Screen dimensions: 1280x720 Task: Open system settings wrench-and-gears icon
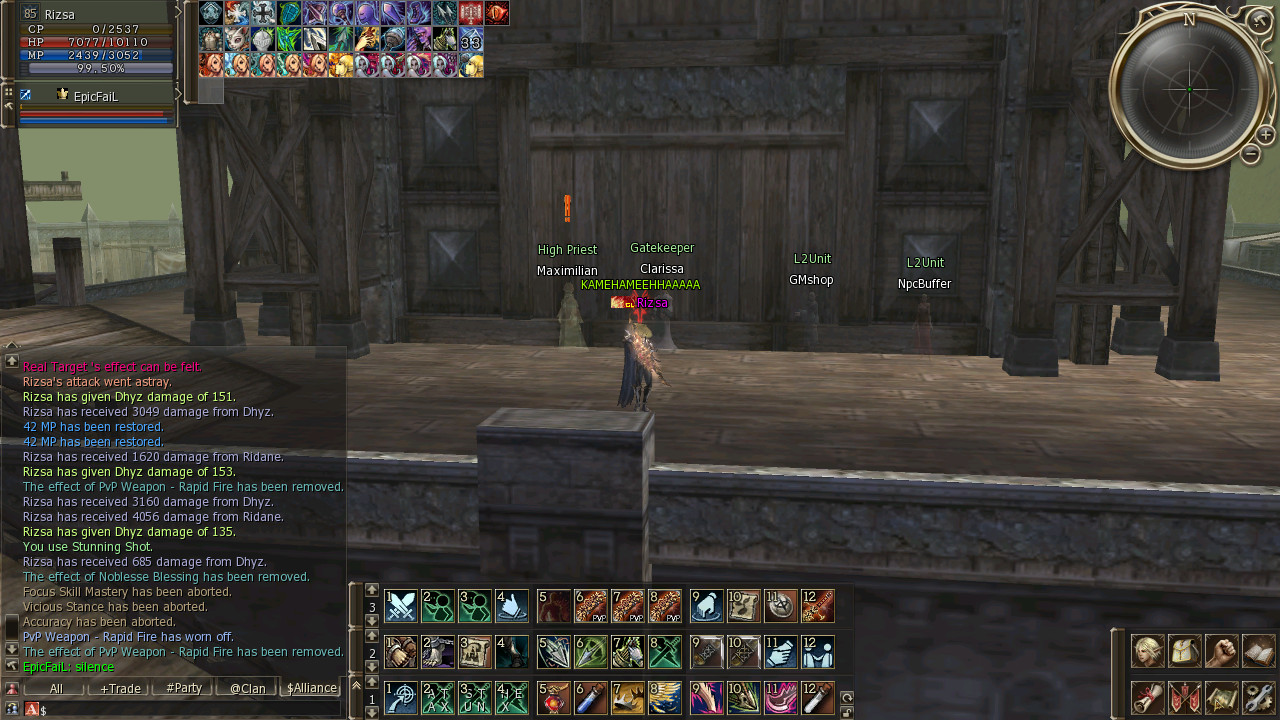click(x=1259, y=697)
